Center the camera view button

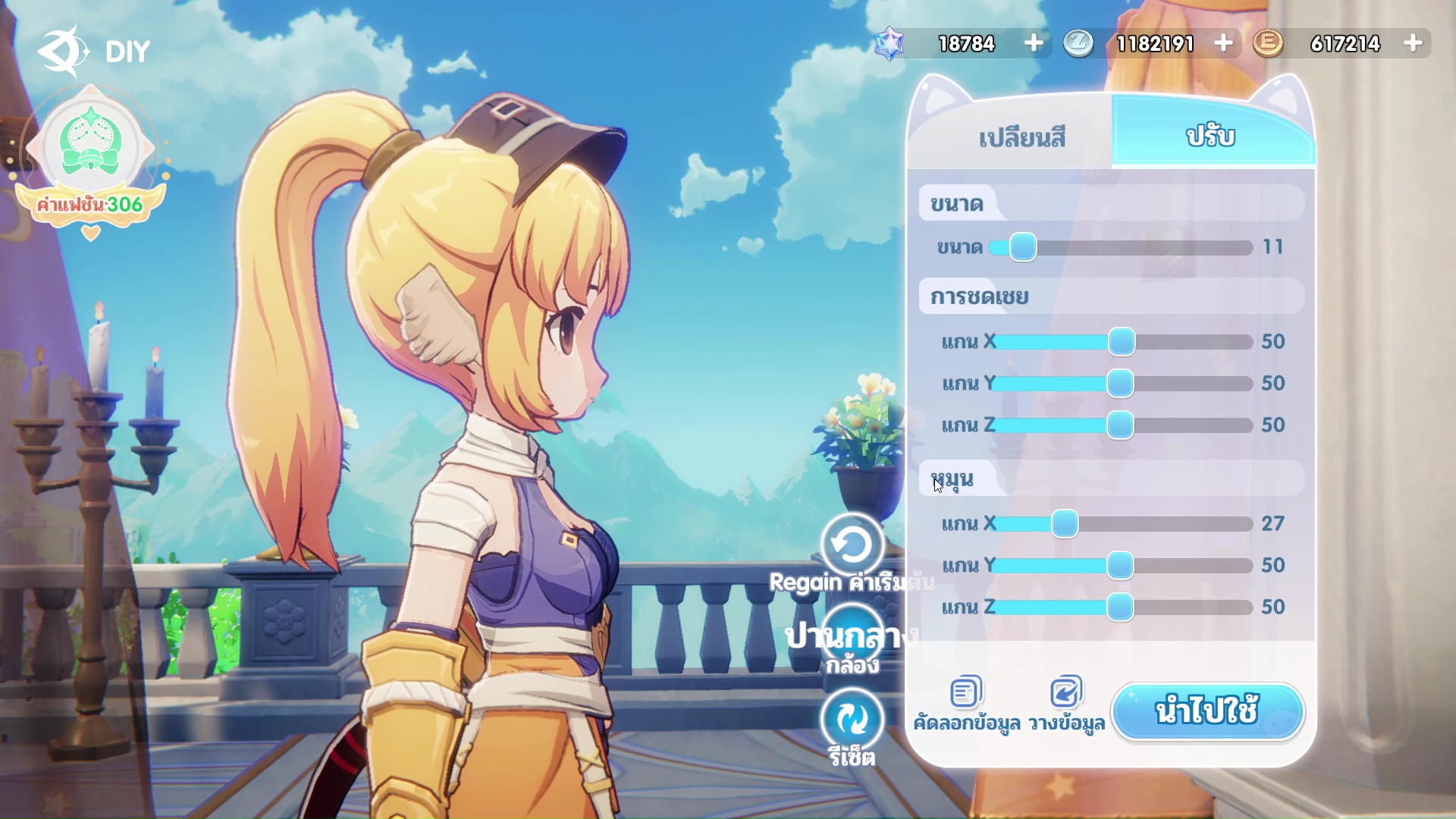(x=852, y=639)
